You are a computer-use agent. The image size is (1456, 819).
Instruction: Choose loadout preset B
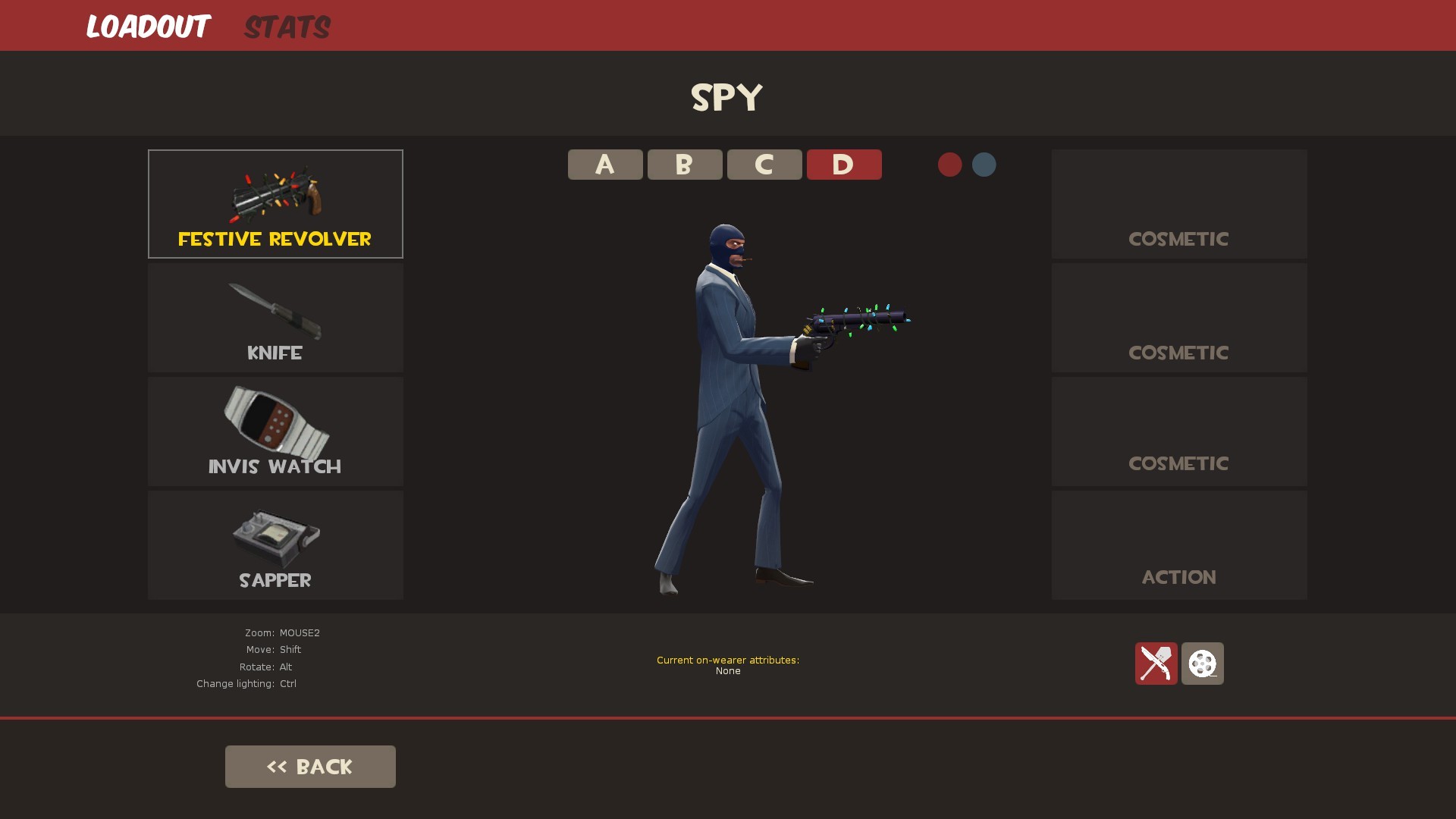pos(684,165)
